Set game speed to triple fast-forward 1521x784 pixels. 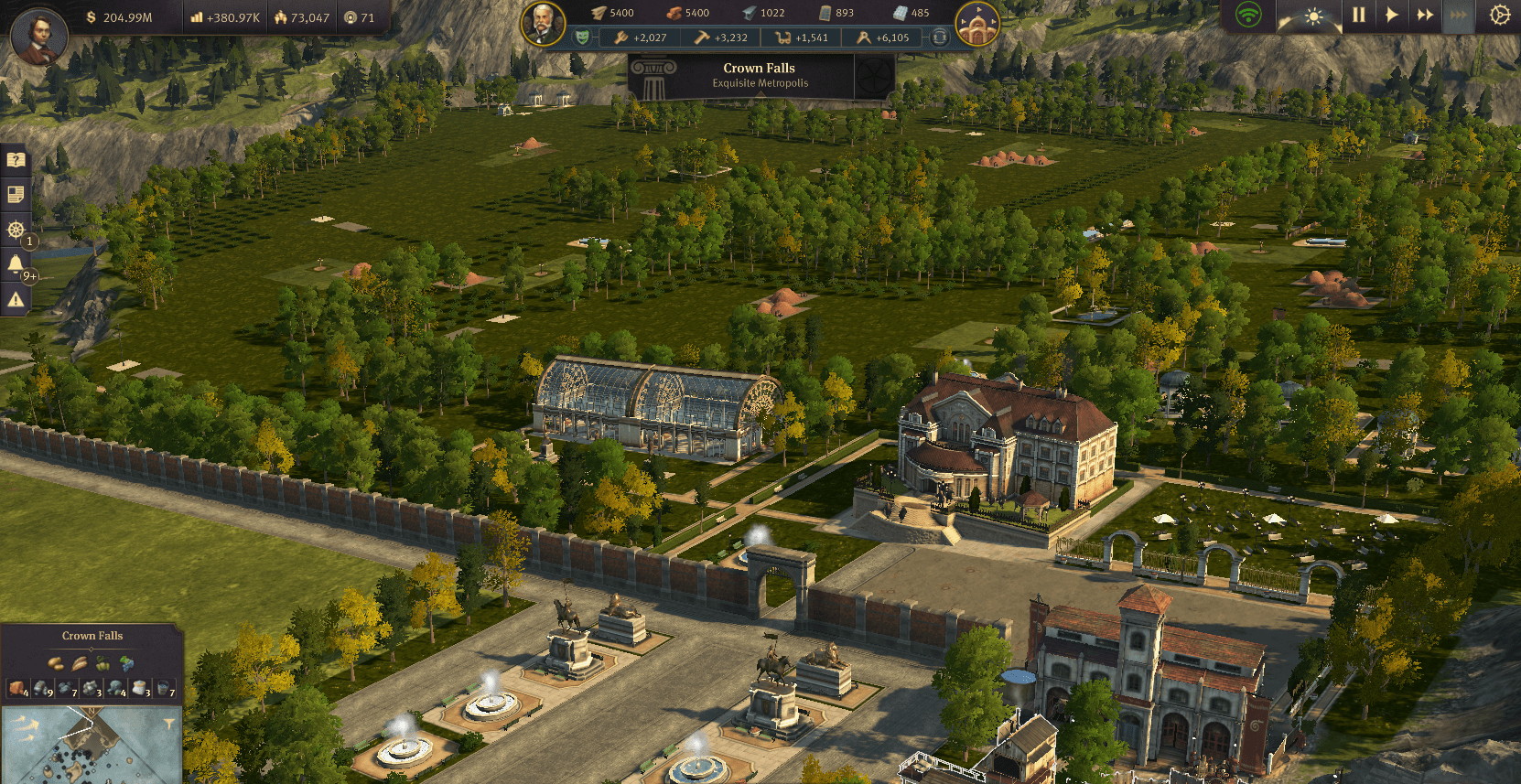point(1458,15)
